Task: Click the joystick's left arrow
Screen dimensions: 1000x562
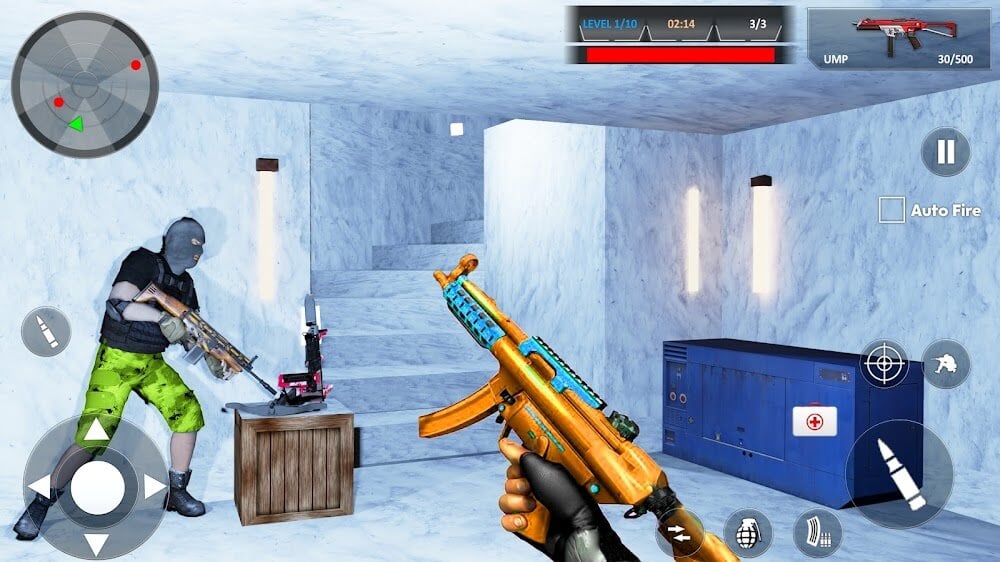Action: pyautogui.click(x=39, y=487)
